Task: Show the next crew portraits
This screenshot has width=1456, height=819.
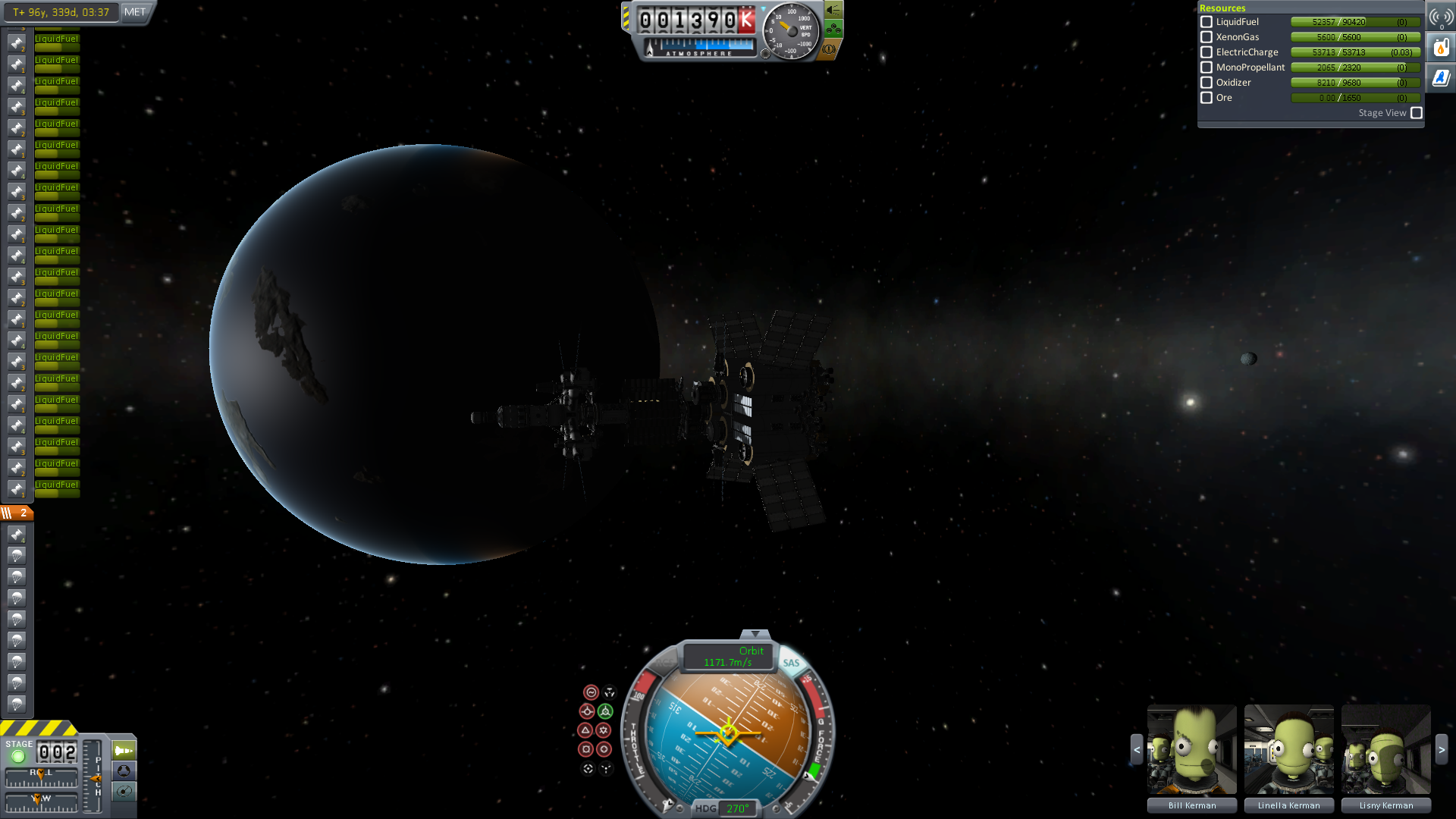Action: pos(1442,749)
